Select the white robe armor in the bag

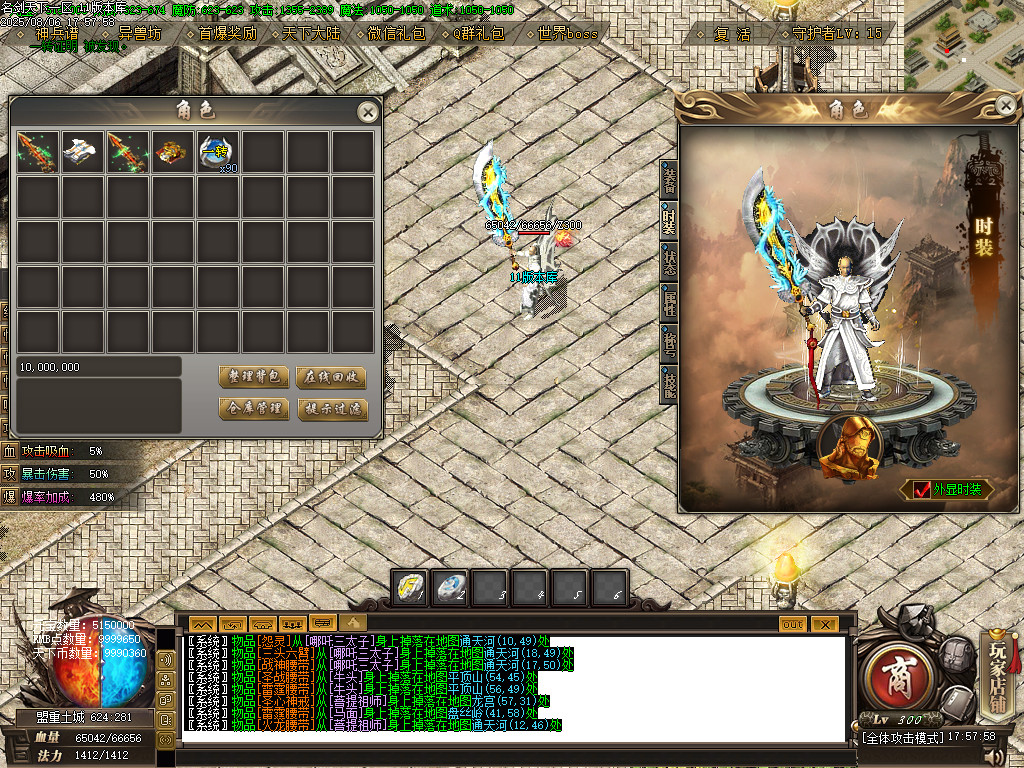82,153
